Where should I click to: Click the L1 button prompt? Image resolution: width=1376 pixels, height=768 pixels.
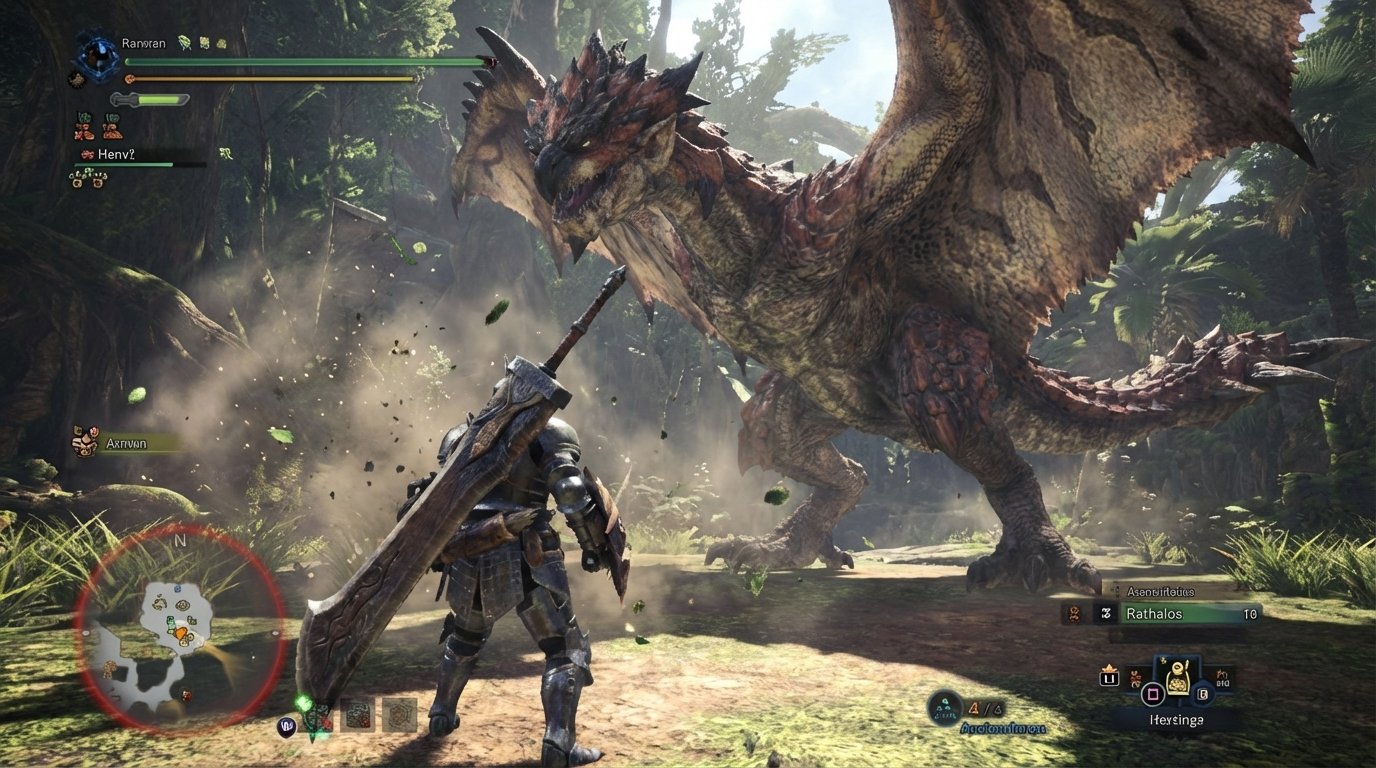tap(1110, 678)
